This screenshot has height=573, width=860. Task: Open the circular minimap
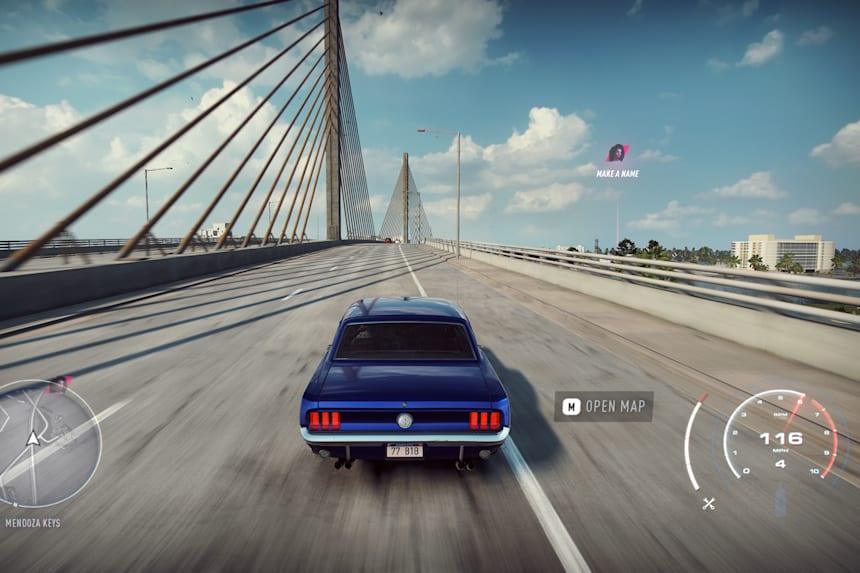click(48, 443)
